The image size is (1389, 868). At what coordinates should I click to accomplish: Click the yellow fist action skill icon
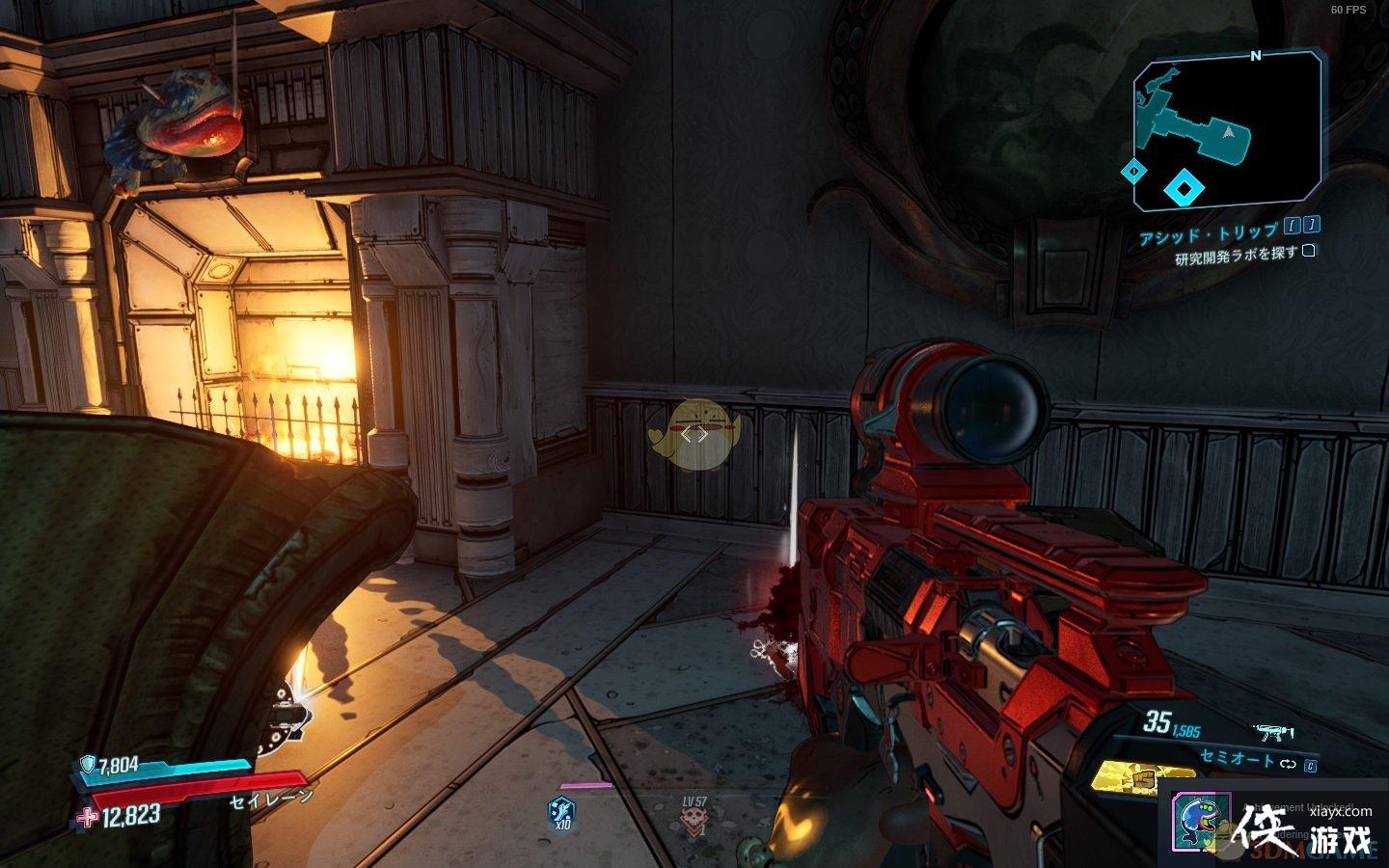[x=1141, y=777]
